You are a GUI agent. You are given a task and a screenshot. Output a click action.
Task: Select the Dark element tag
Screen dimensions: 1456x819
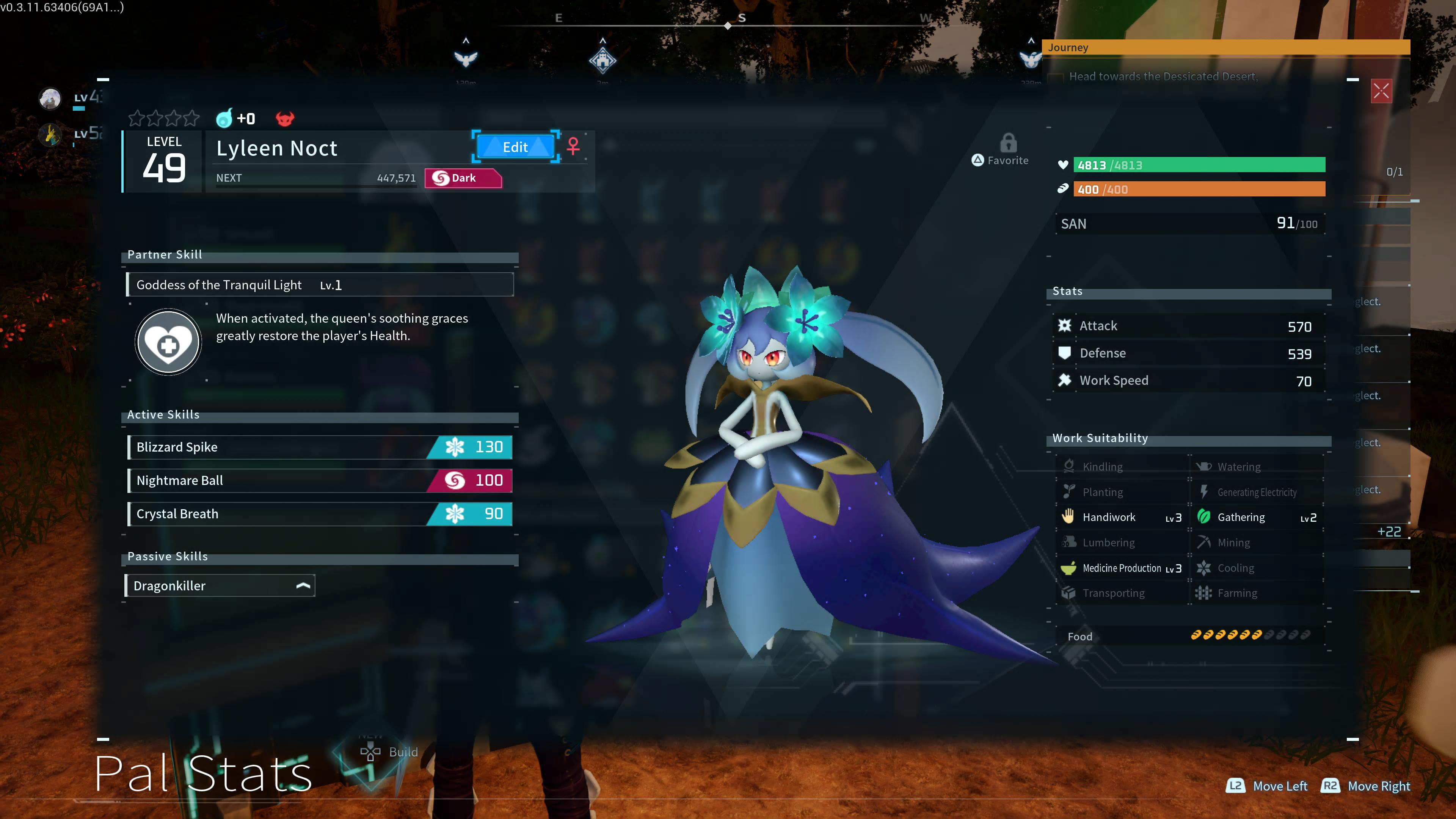pos(462,178)
